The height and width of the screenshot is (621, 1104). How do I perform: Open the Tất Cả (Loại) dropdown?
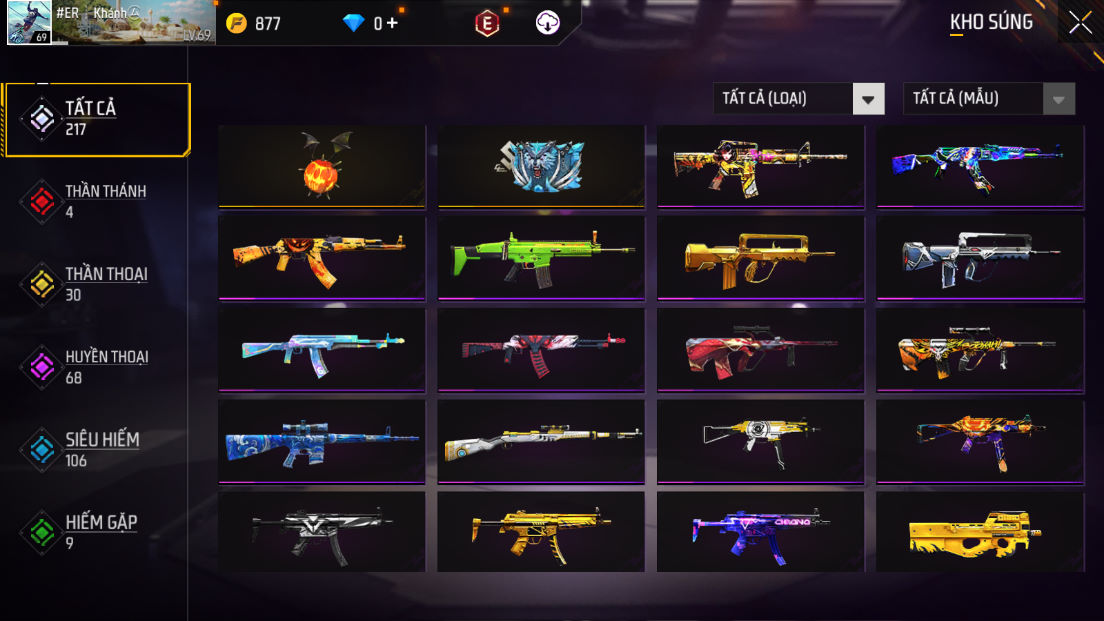click(x=798, y=98)
